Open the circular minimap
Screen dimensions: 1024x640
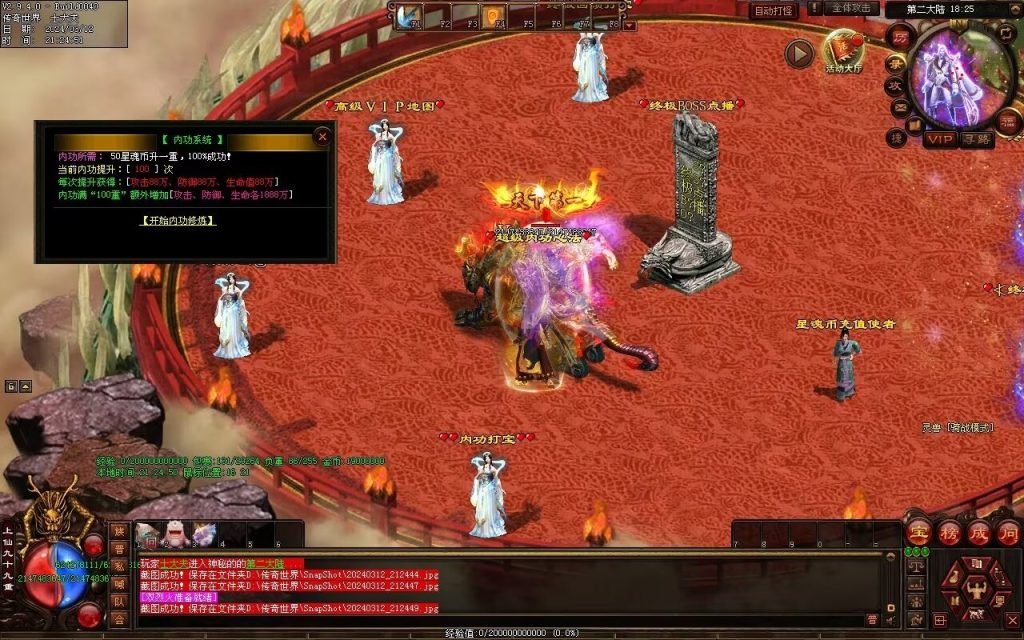click(961, 73)
